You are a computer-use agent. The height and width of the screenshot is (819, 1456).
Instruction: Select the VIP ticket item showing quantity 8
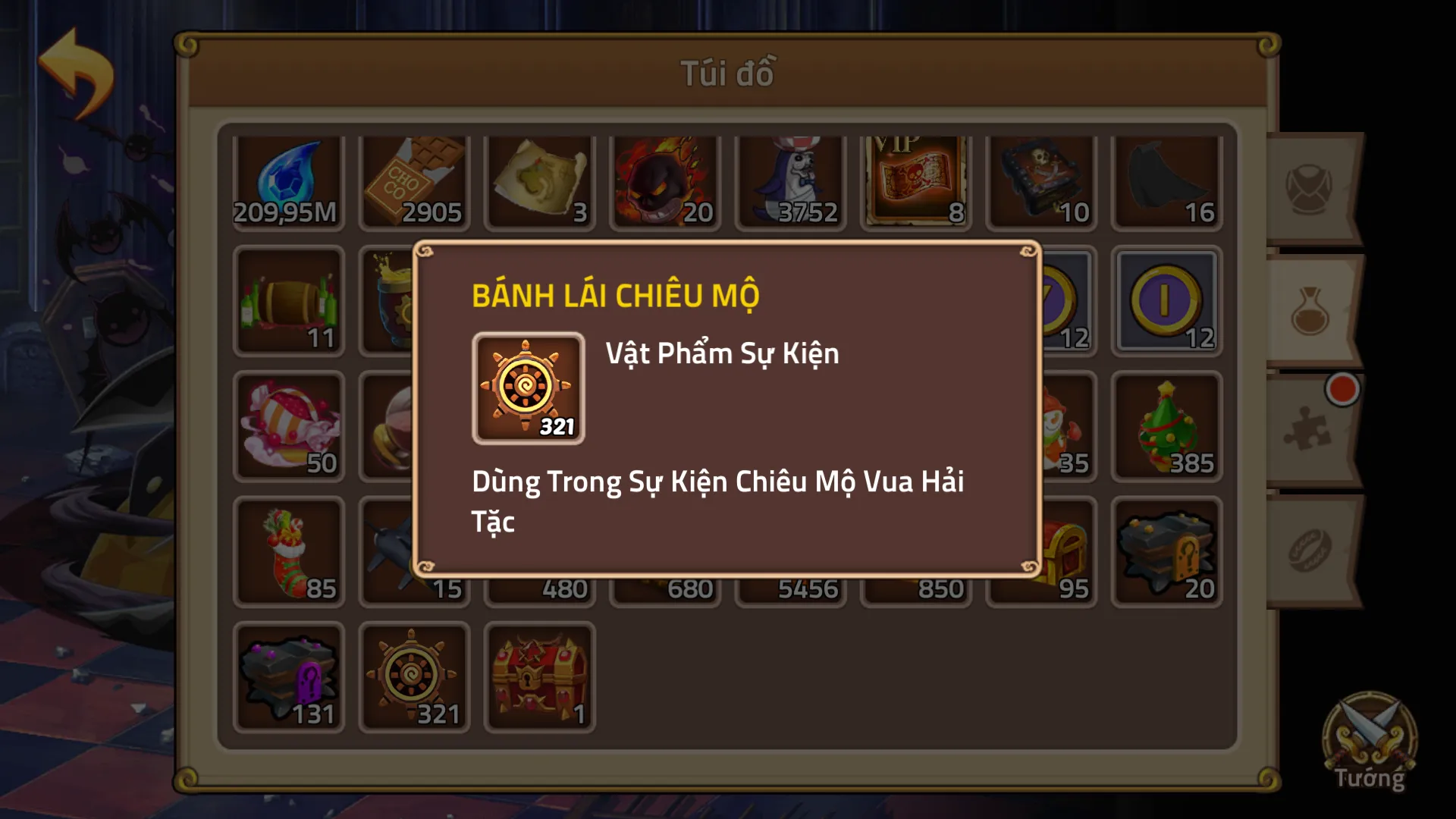915,176
